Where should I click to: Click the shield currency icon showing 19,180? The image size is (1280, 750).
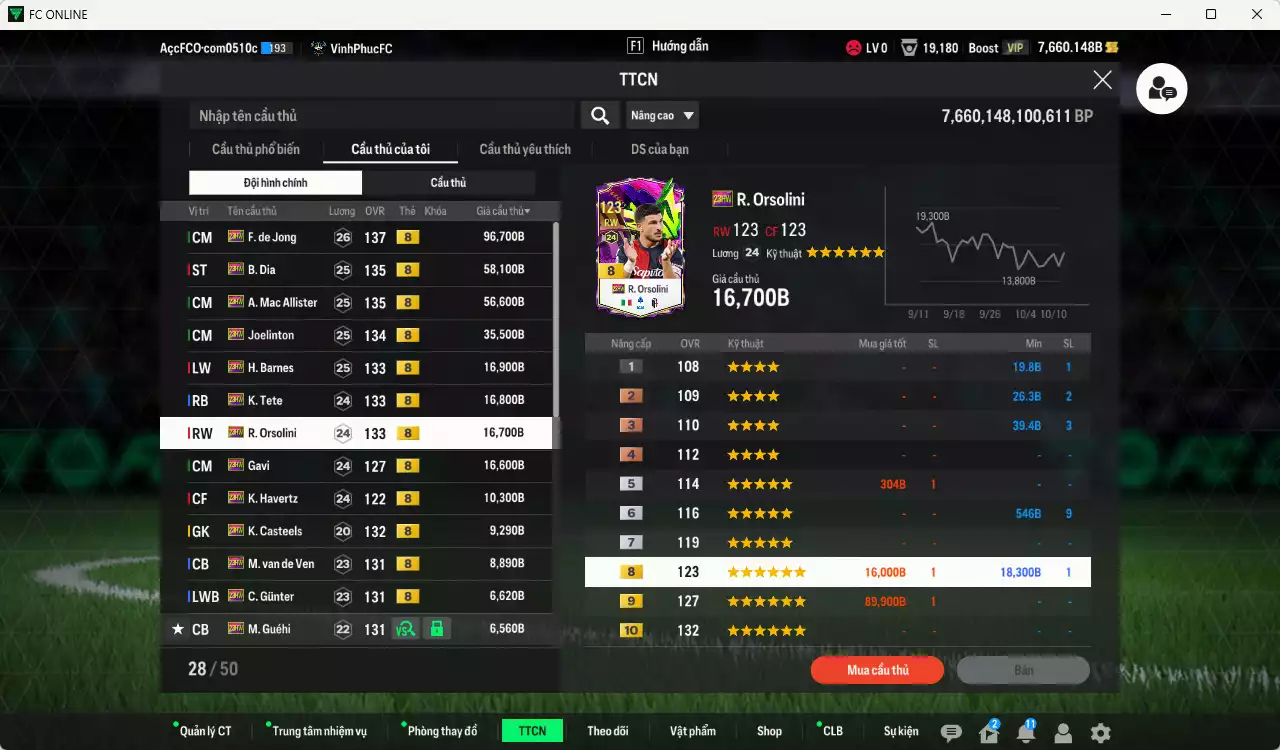click(909, 47)
